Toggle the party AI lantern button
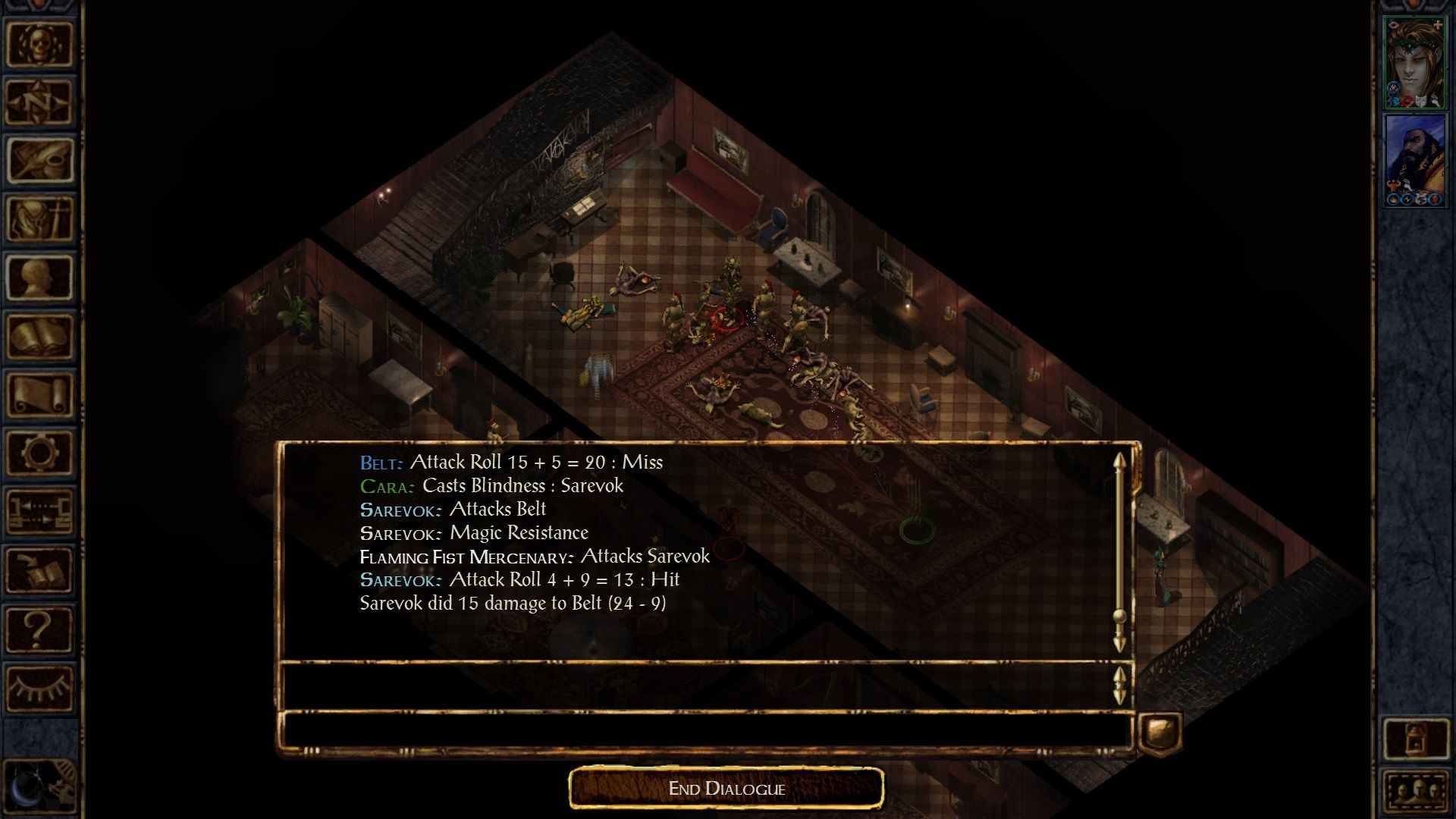1456x819 pixels. [x=1416, y=739]
